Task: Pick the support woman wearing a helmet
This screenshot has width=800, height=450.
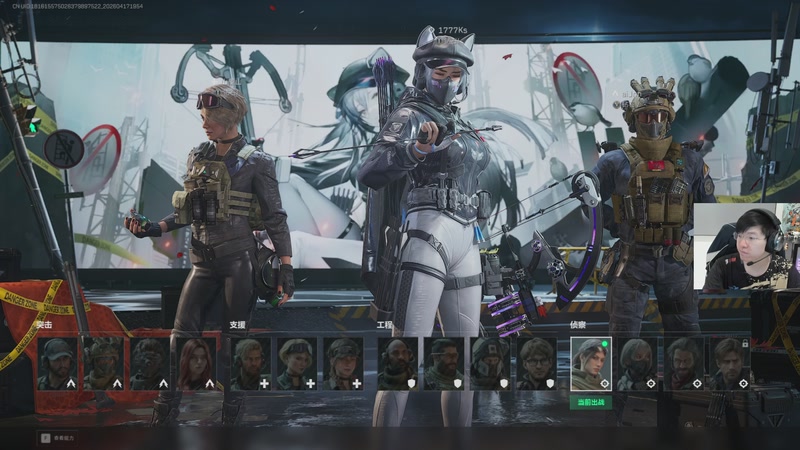Action: 342,363
